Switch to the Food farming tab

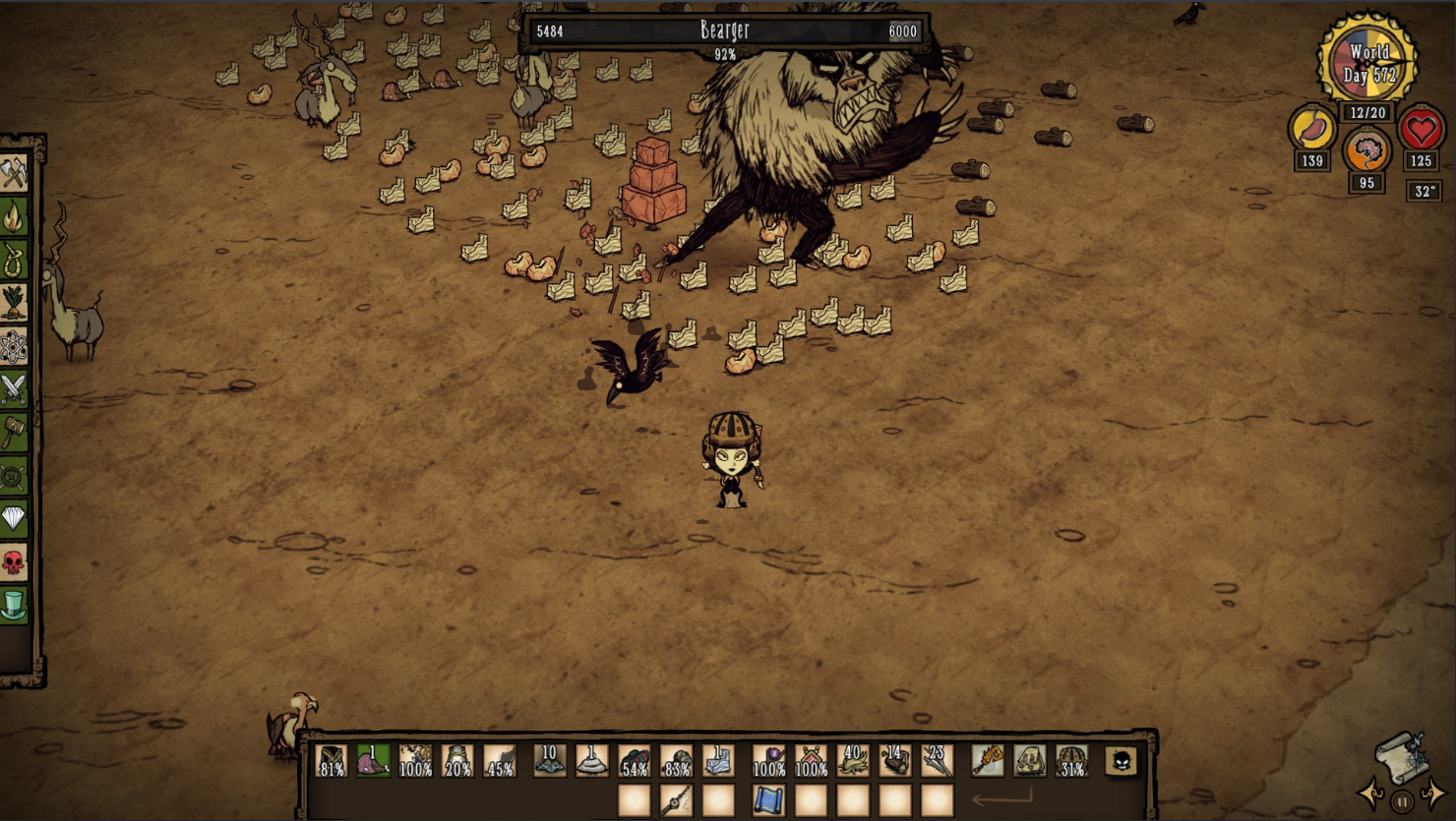click(14, 304)
